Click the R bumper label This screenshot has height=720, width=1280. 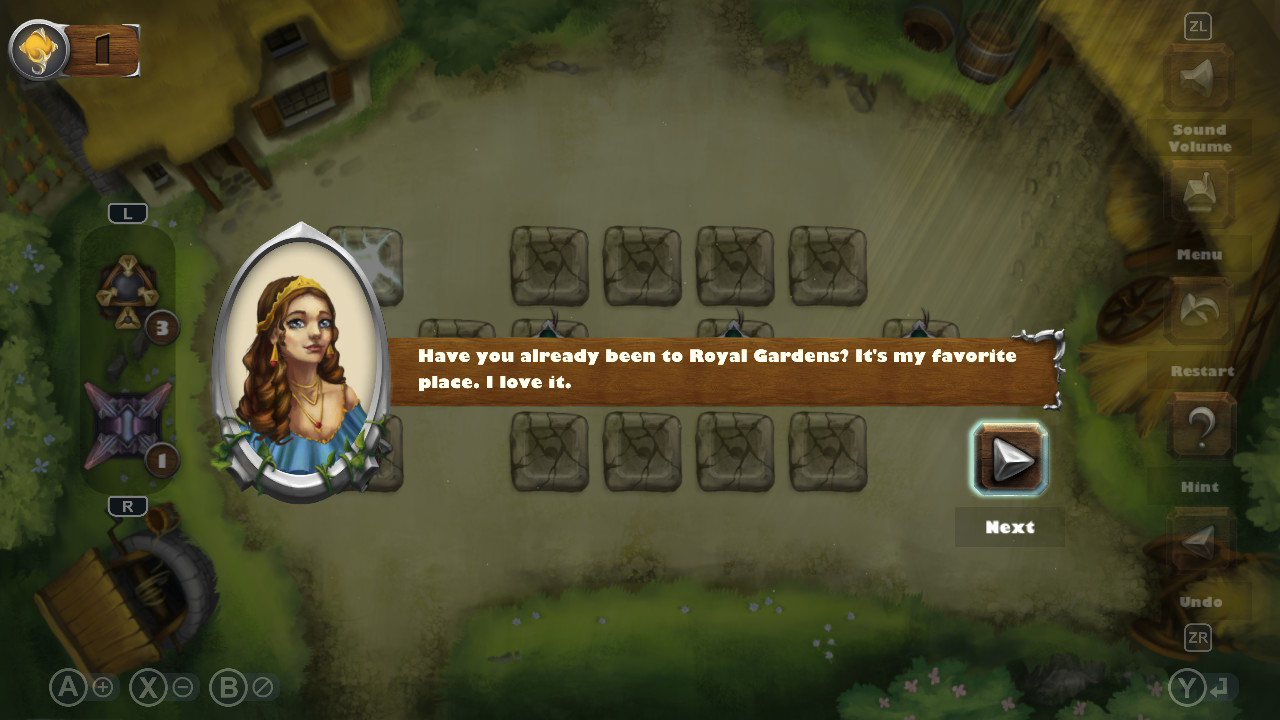tap(126, 506)
